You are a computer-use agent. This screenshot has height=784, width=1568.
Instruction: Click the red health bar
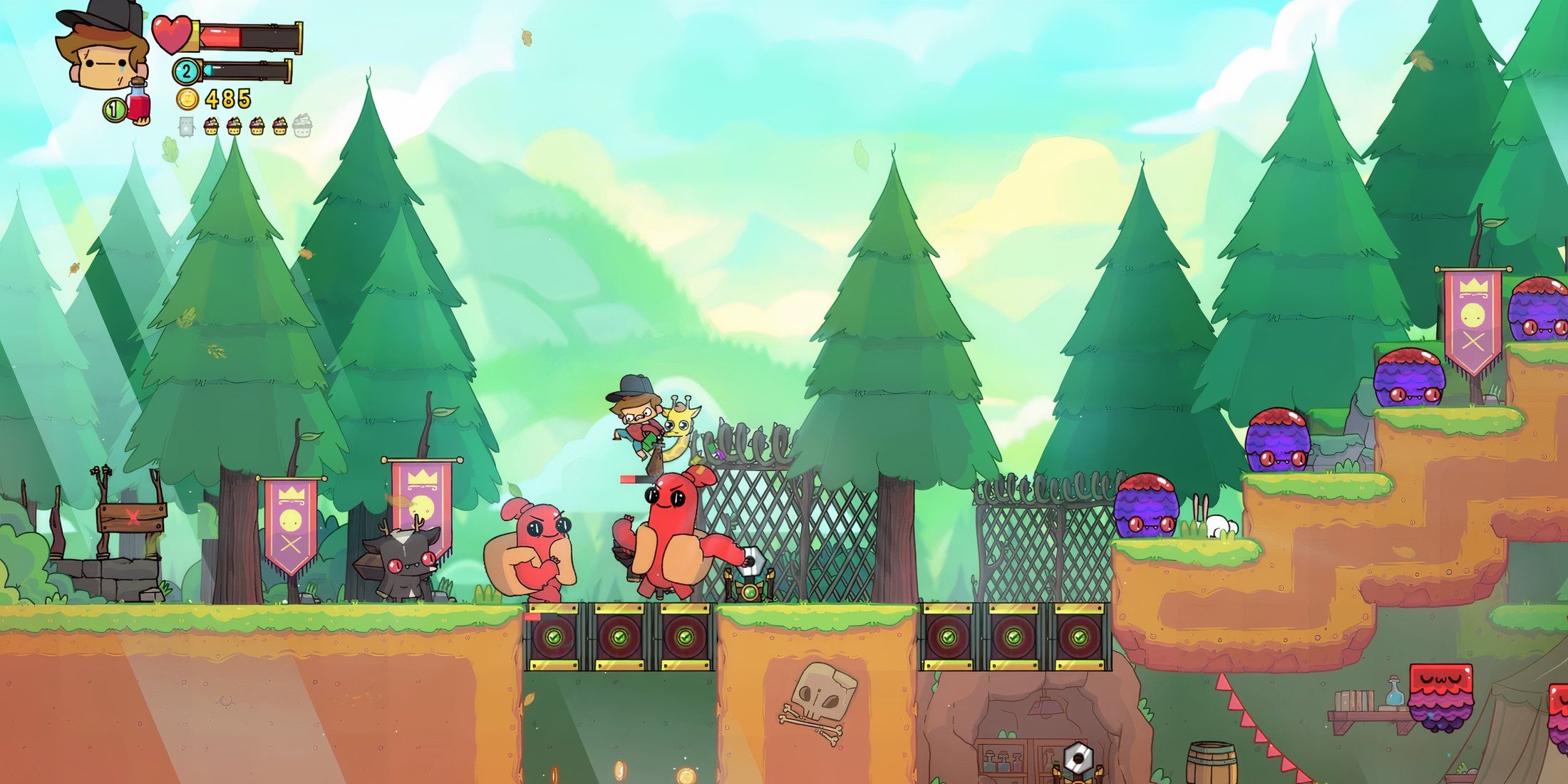tap(222, 36)
